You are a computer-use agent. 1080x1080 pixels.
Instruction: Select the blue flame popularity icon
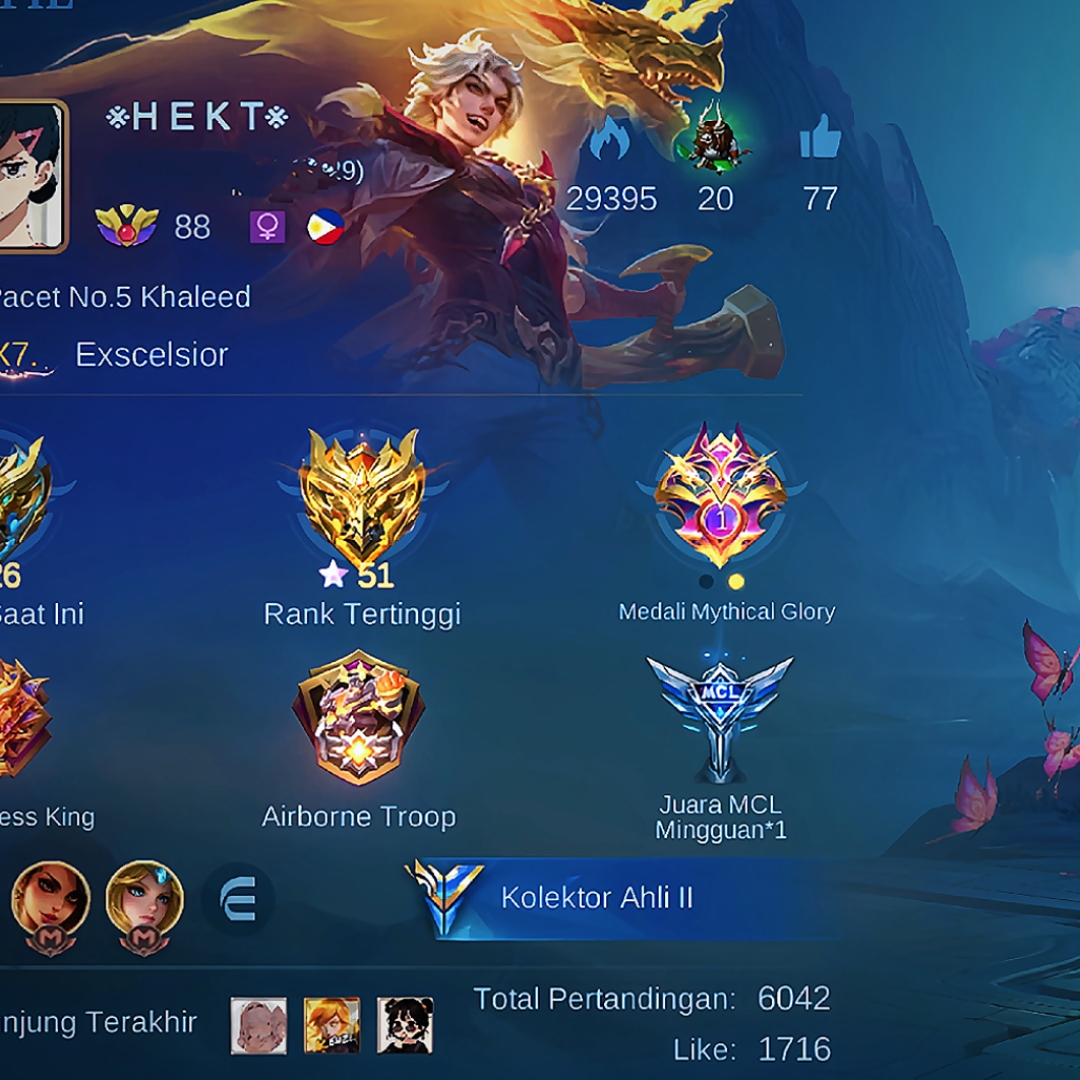[x=610, y=138]
